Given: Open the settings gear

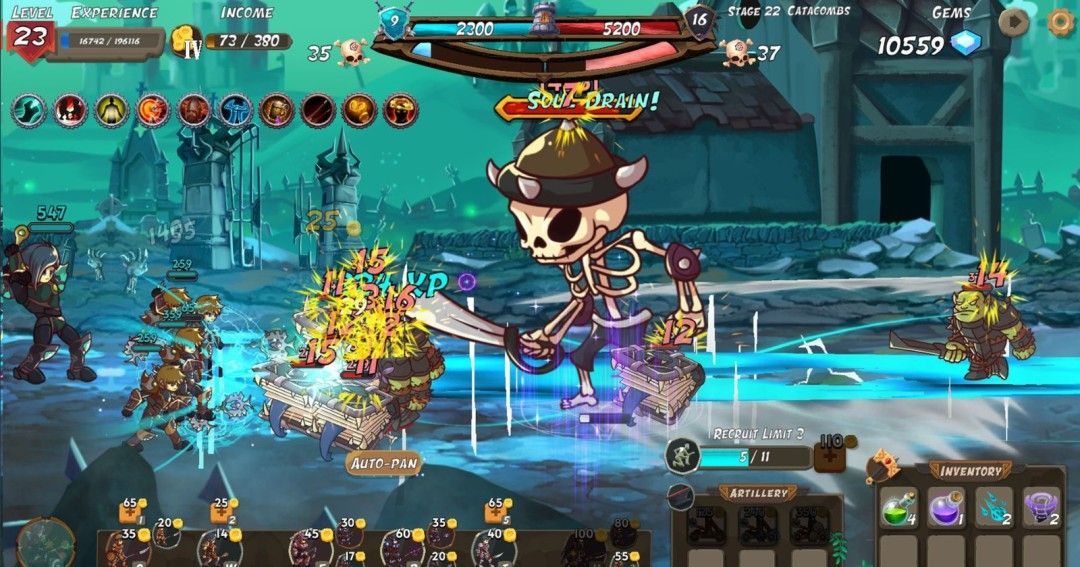Looking at the screenshot, I should click(x=1061, y=22).
